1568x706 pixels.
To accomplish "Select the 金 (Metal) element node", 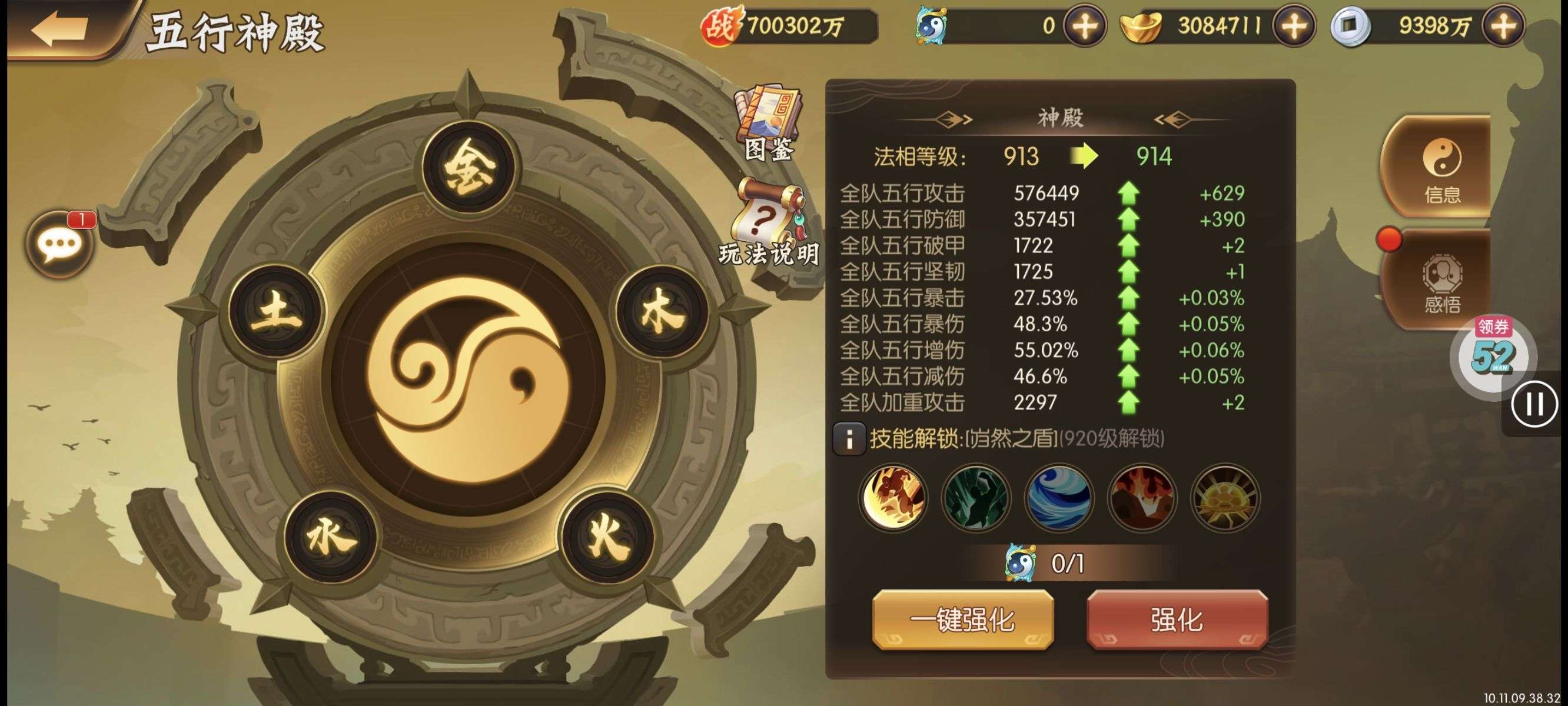I will pos(468,166).
